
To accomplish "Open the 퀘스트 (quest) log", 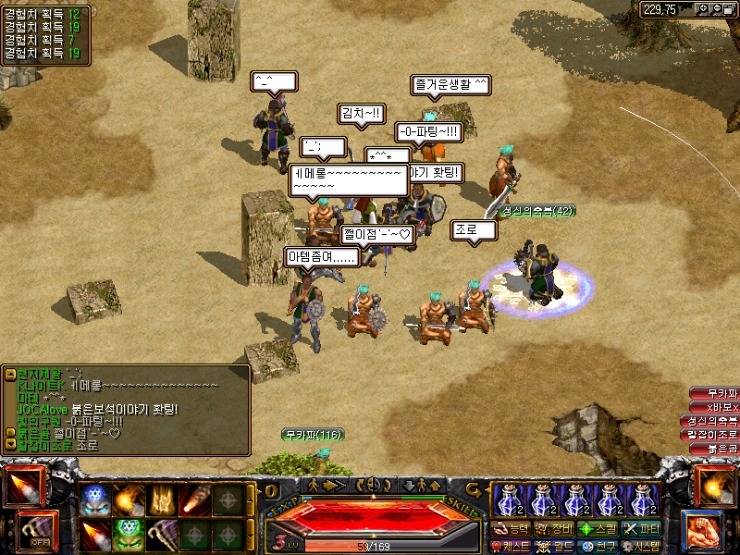I will (x=513, y=546).
